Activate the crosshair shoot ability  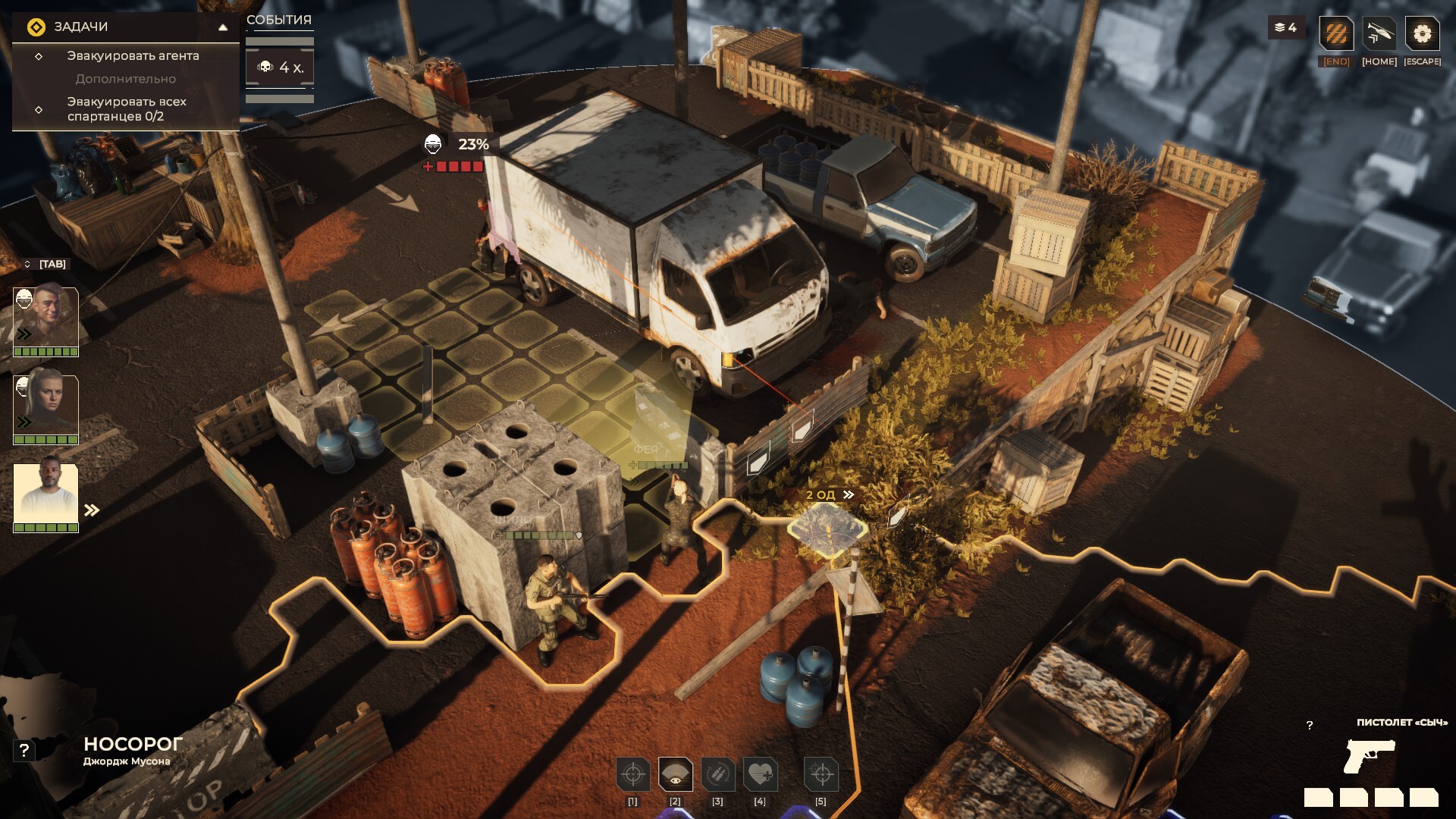pos(632,774)
